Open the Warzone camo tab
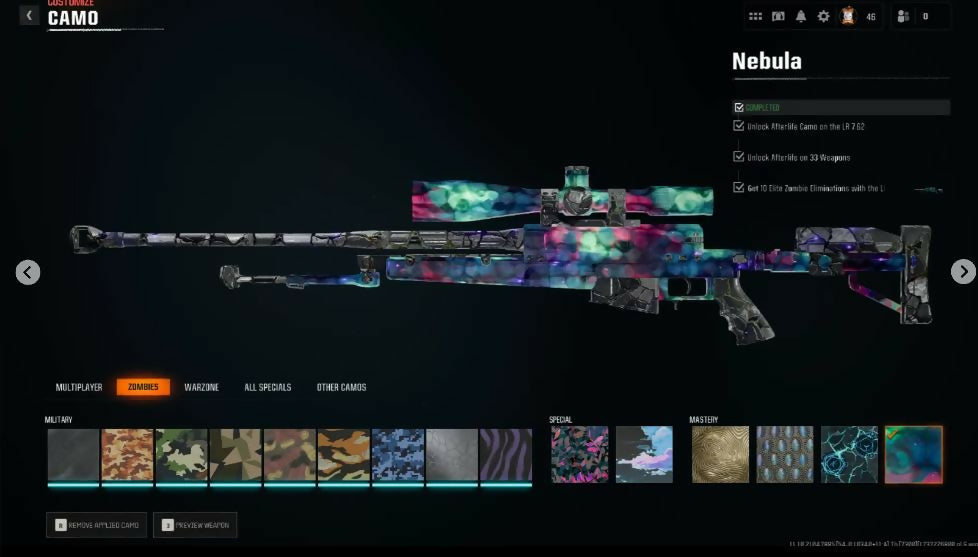 coord(201,387)
